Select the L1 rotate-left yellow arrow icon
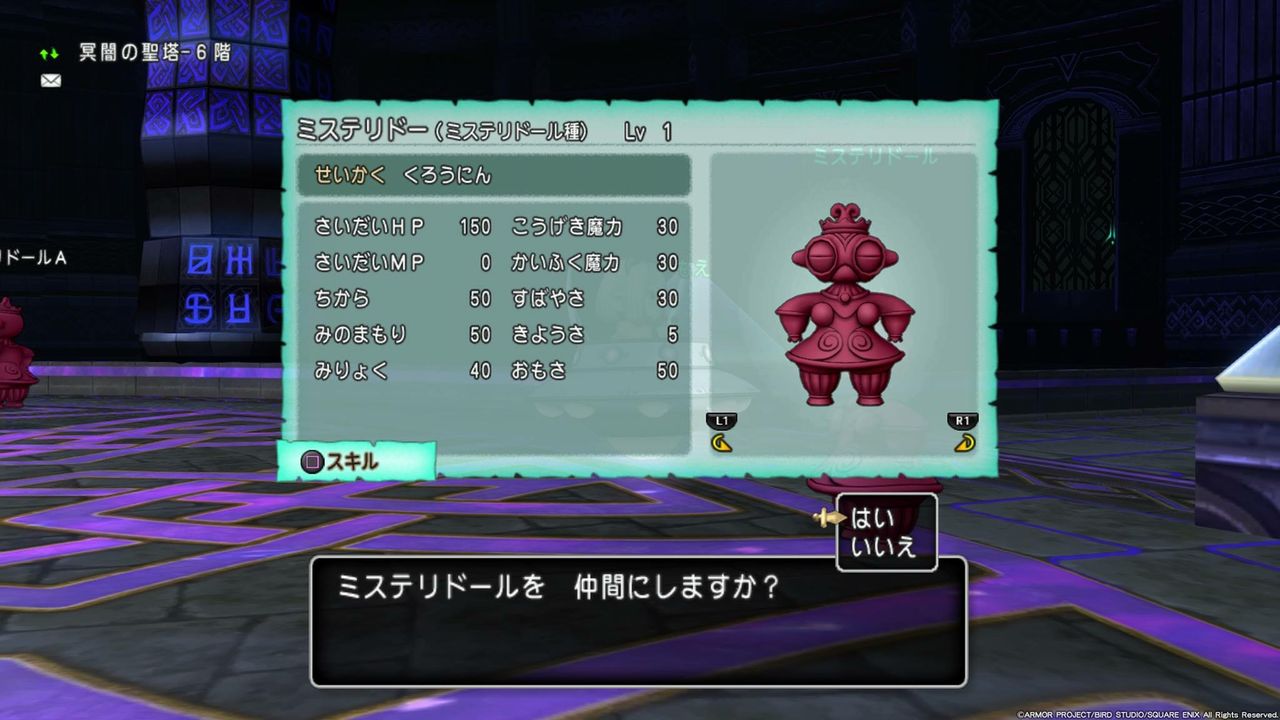Screen dimensions: 1280x720 (x=722, y=440)
